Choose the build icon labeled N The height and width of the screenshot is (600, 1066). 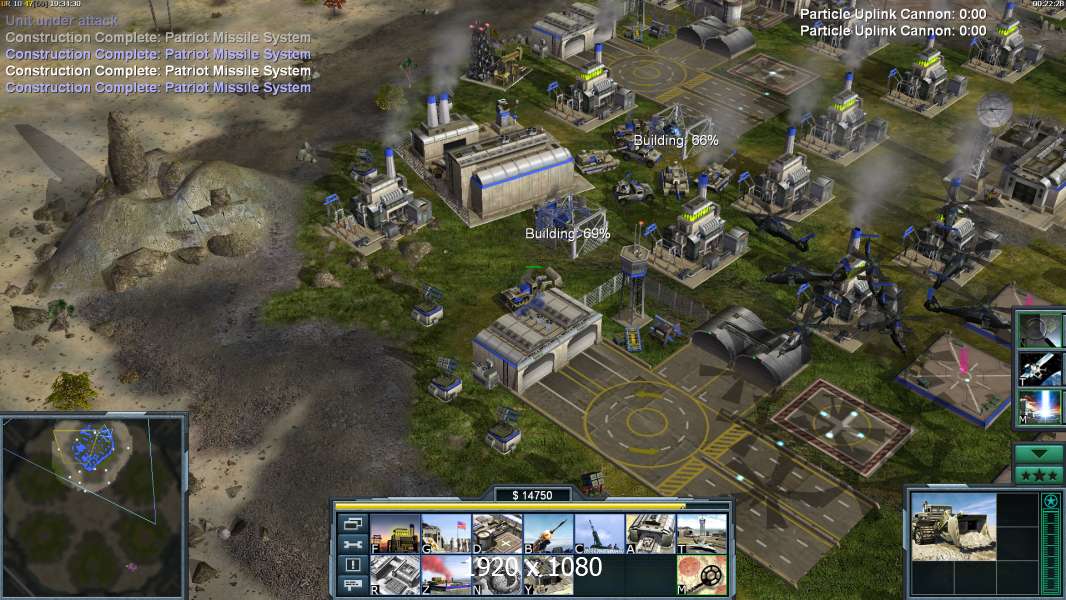(x=497, y=575)
